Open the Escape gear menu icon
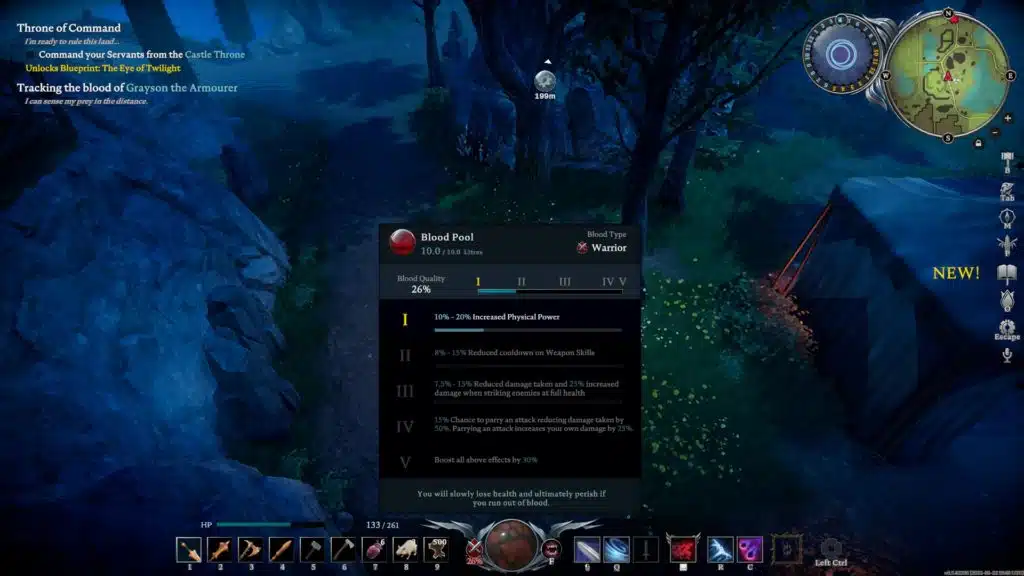Screen dimensions: 1024x576 (1006, 326)
